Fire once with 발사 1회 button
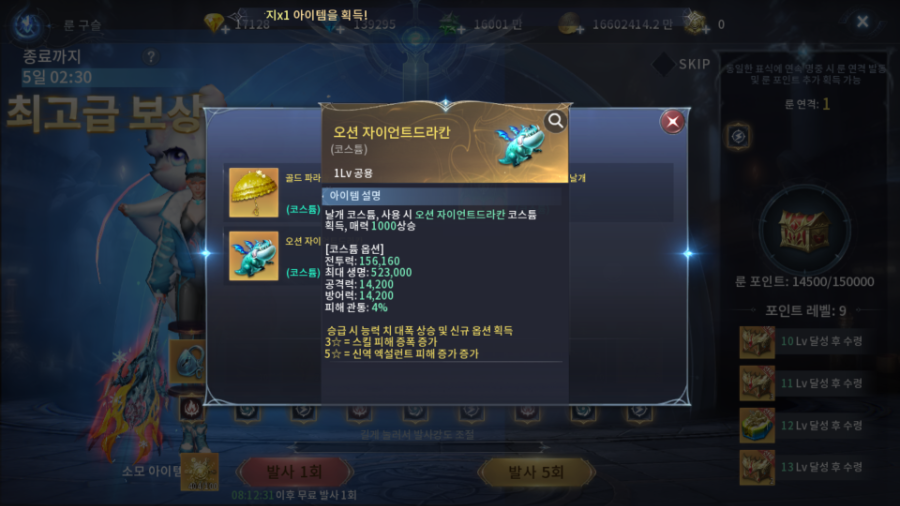Viewport: 900px width, 506px height. pos(294,472)
